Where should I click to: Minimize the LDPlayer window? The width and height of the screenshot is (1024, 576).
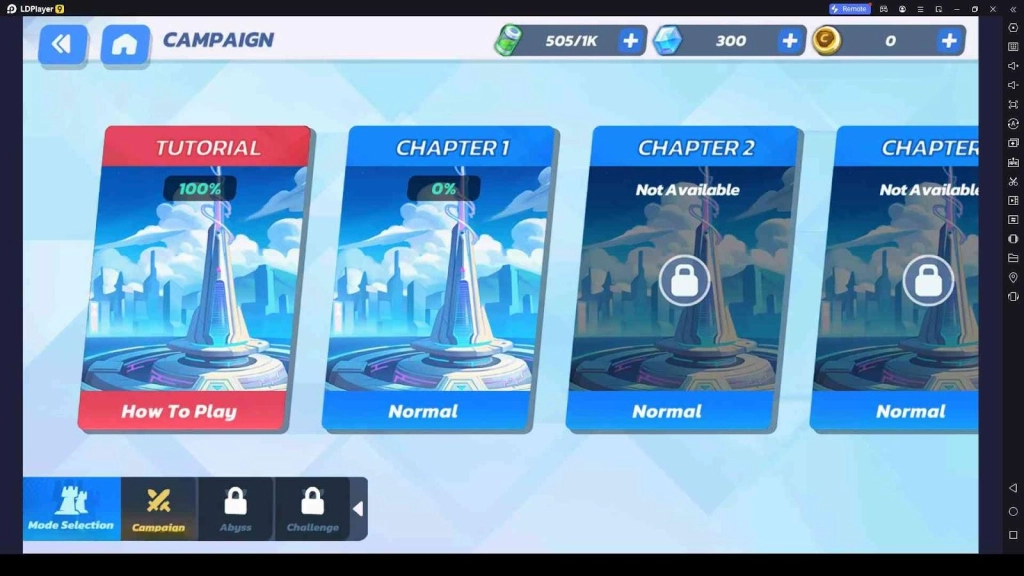coord(957,9)
